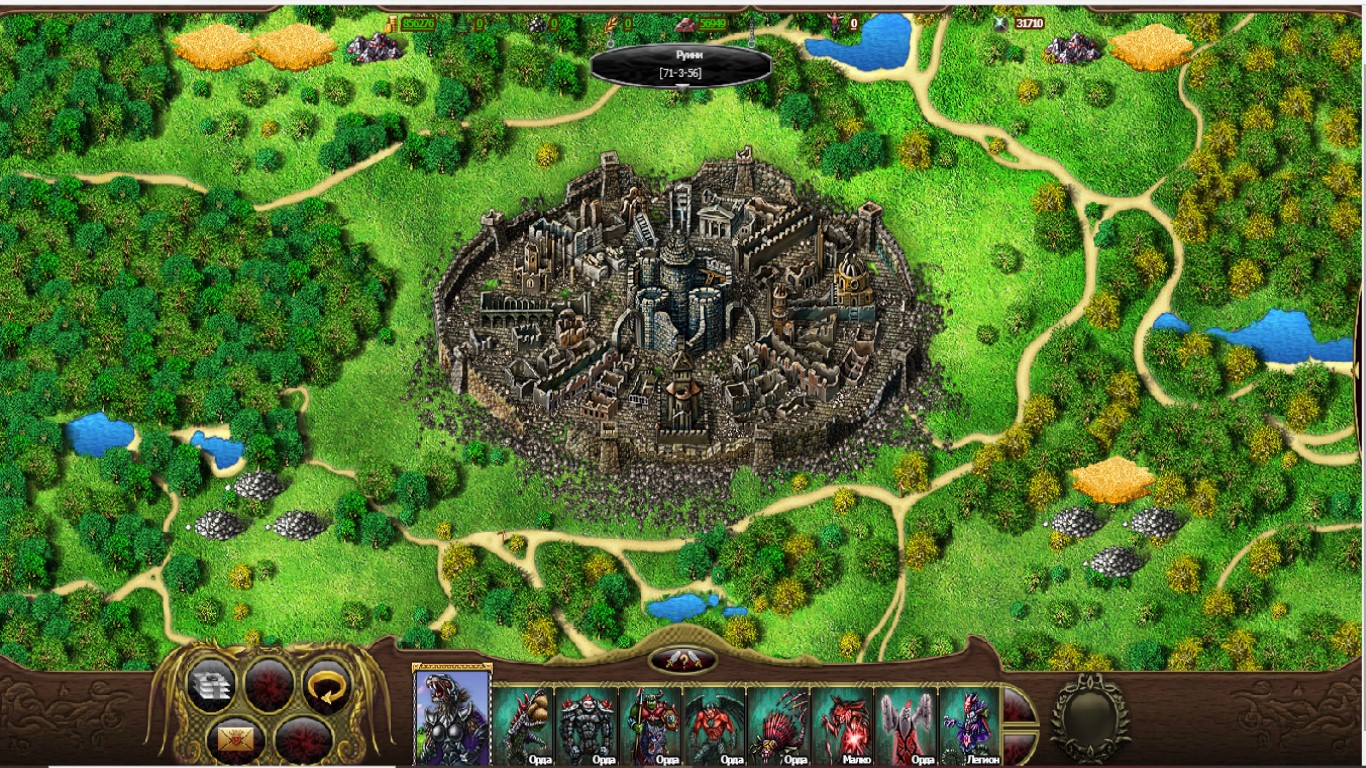The height and width of the screenshot is (768, 1366).
Task: Pick the red winged demon unit card
Action: (715, 725)
